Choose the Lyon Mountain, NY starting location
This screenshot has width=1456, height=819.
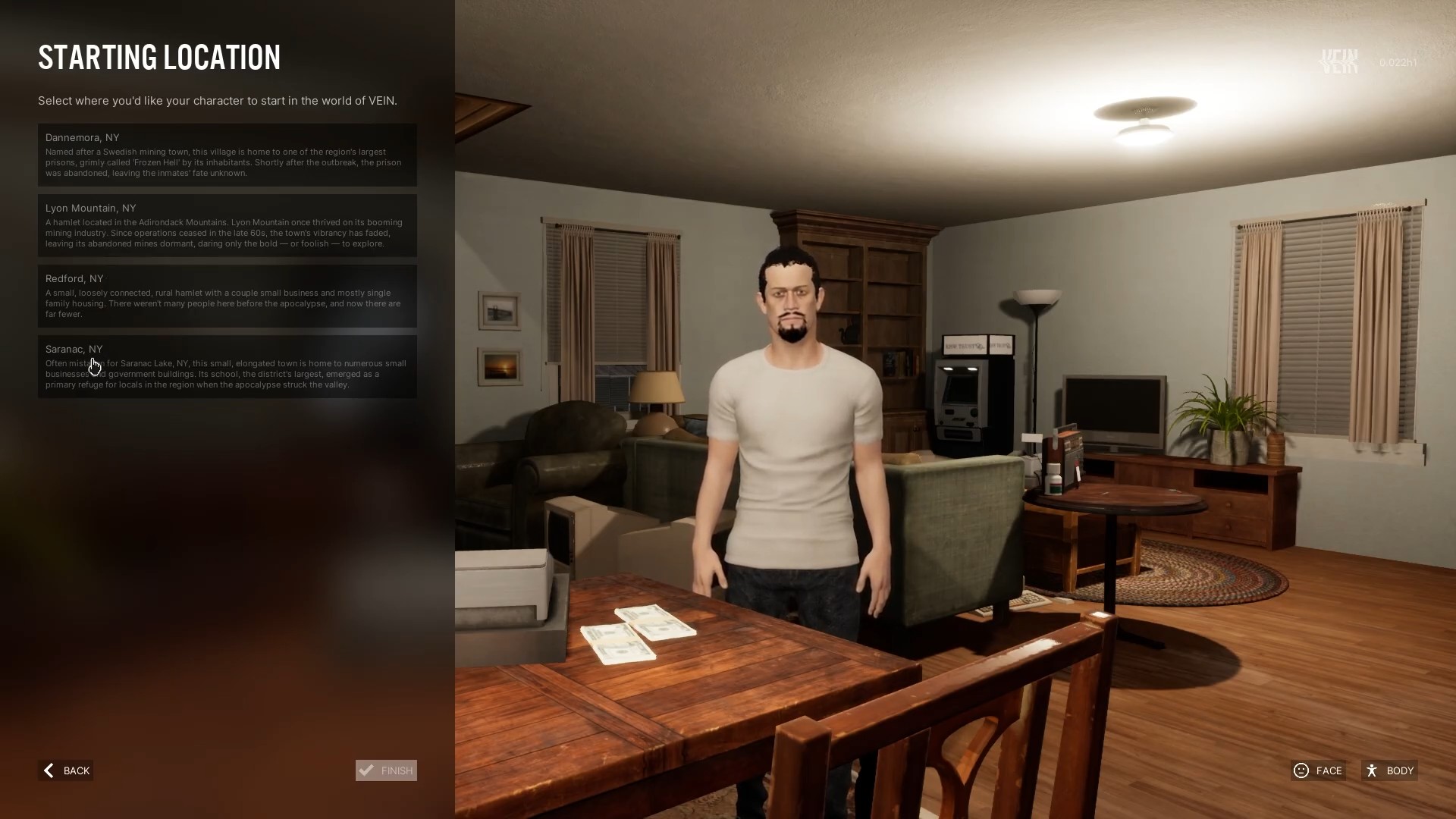point(227,225)
